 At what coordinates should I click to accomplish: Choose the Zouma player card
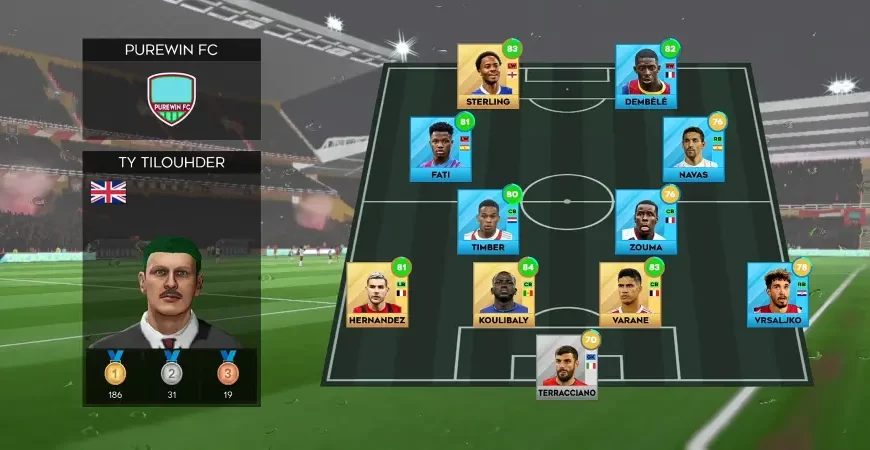coord(645,222)
